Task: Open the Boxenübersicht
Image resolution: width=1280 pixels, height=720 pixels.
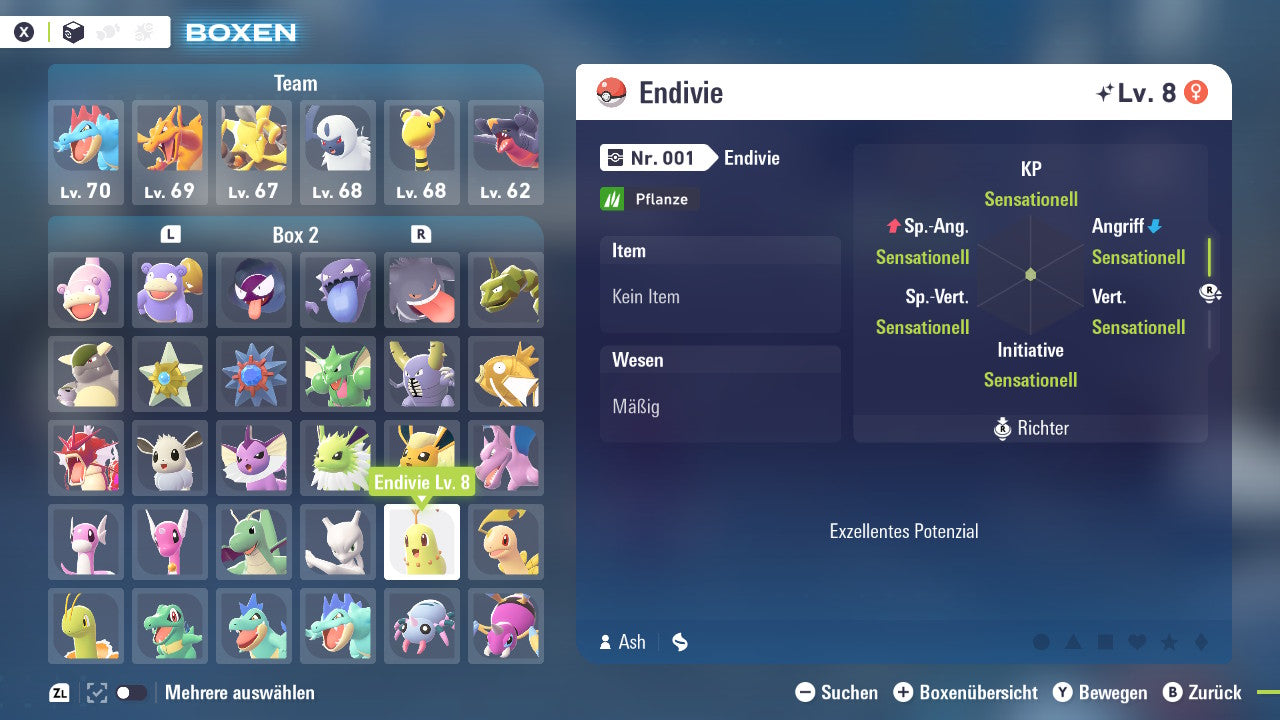Action: [x=966, y=692]
